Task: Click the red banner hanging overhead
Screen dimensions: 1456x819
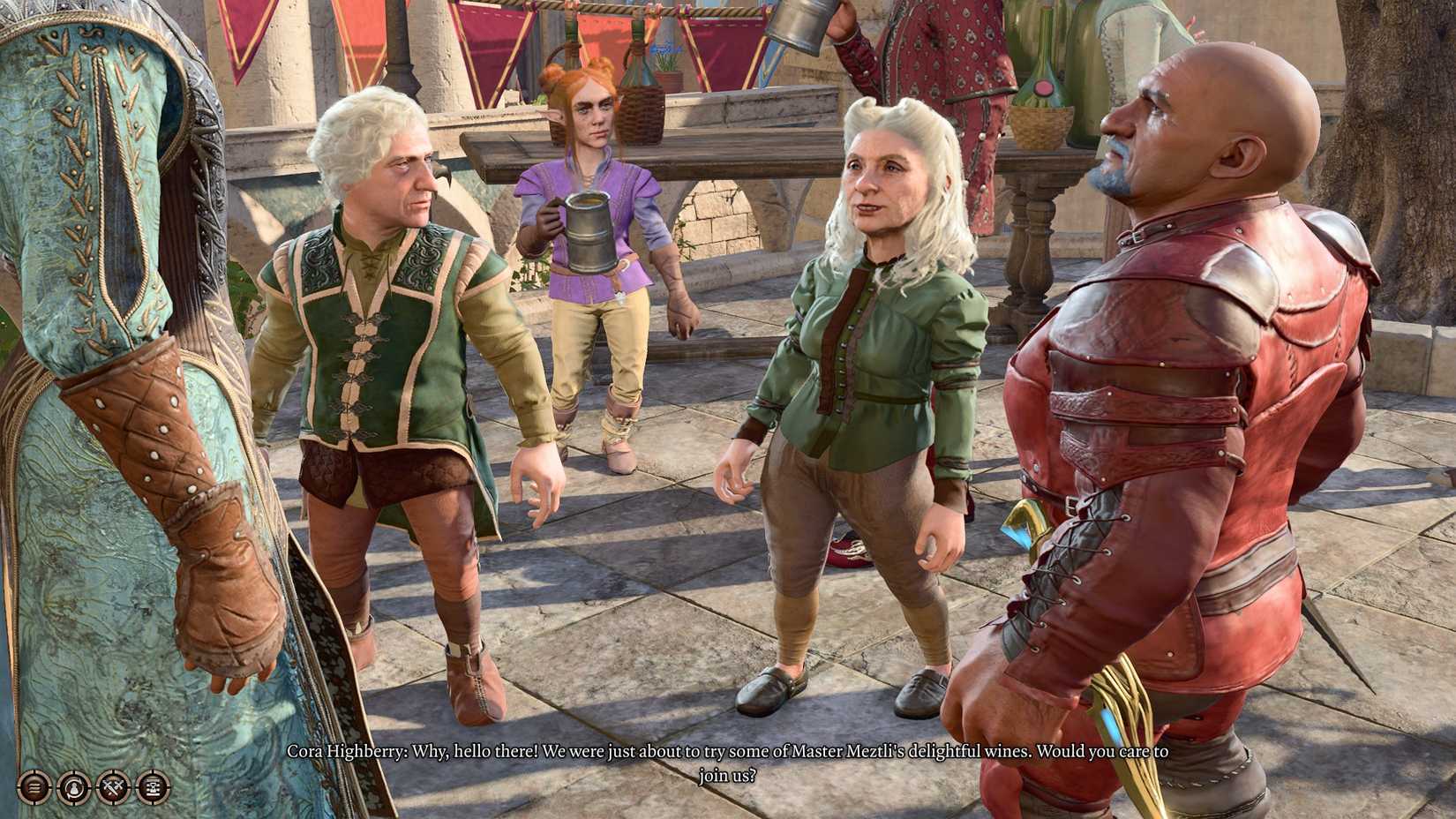Action: click(494, 35)
